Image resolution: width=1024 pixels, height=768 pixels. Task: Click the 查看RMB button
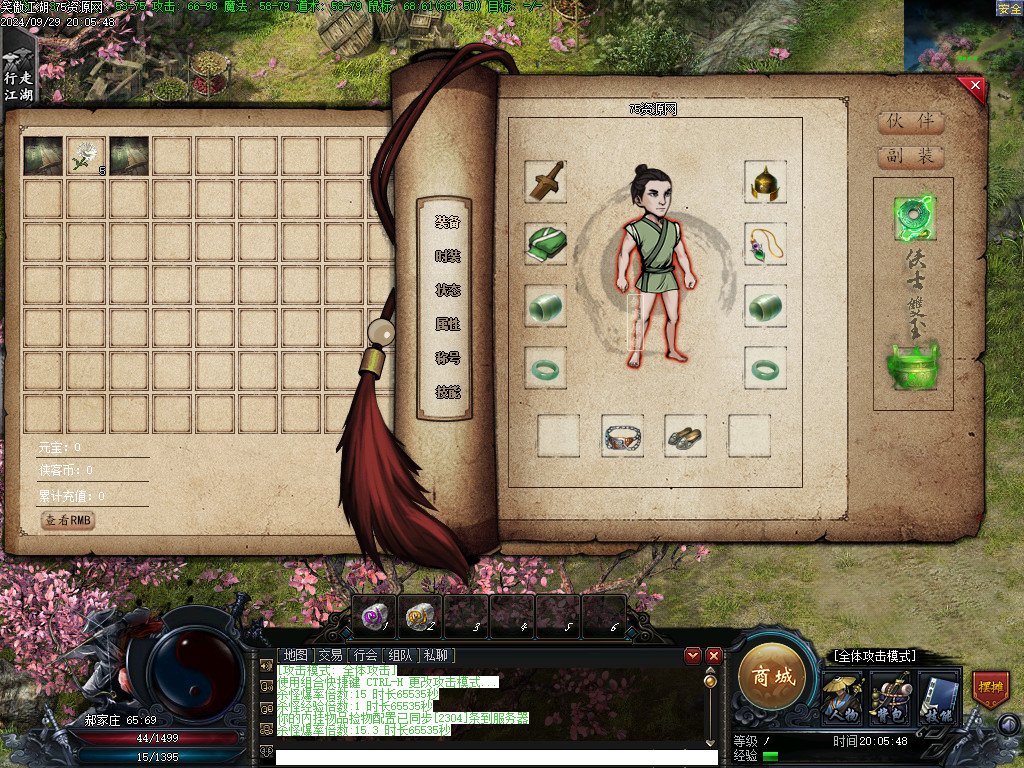point(68,520)
